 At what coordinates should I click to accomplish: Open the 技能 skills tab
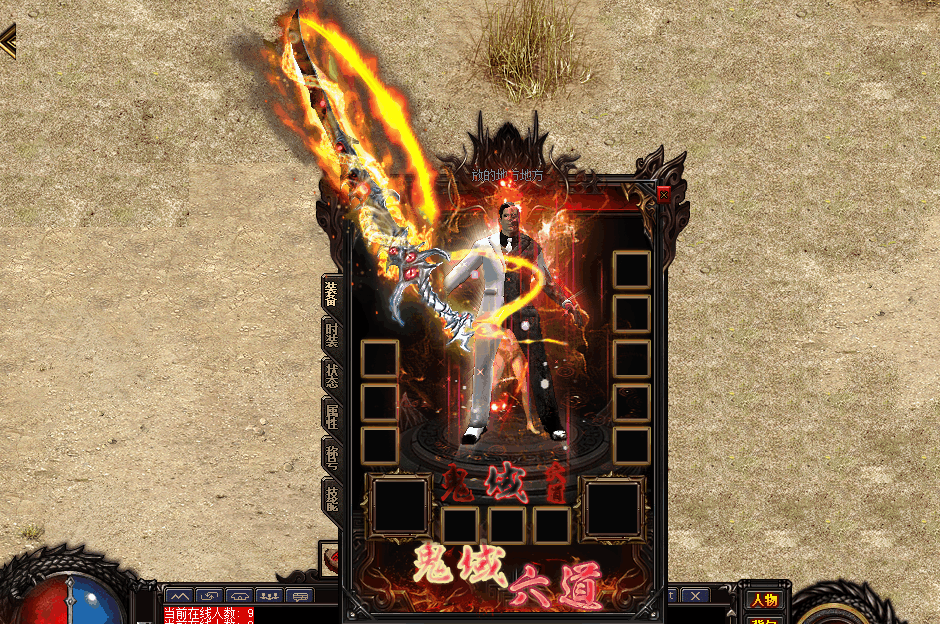(x=331, y=496)
